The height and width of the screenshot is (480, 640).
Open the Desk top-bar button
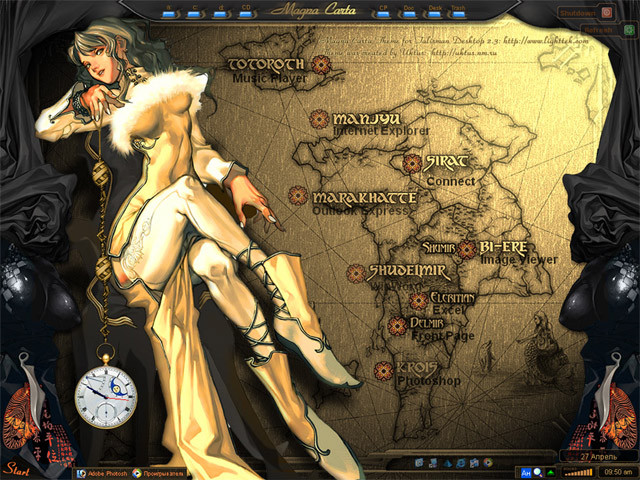(434, 12)
